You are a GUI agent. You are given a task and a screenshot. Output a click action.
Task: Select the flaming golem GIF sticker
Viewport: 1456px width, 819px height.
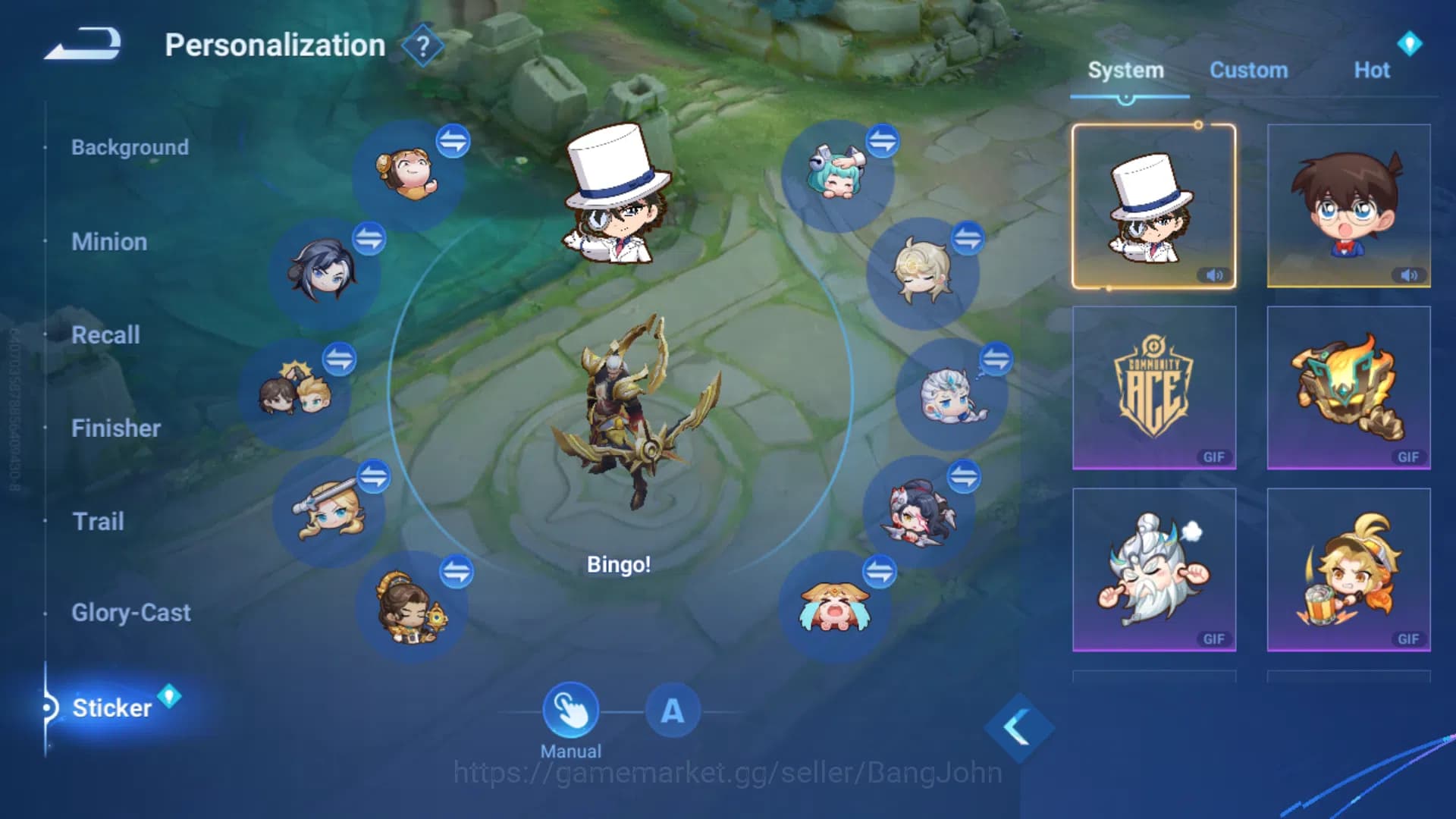click(x=1348, y=388)
